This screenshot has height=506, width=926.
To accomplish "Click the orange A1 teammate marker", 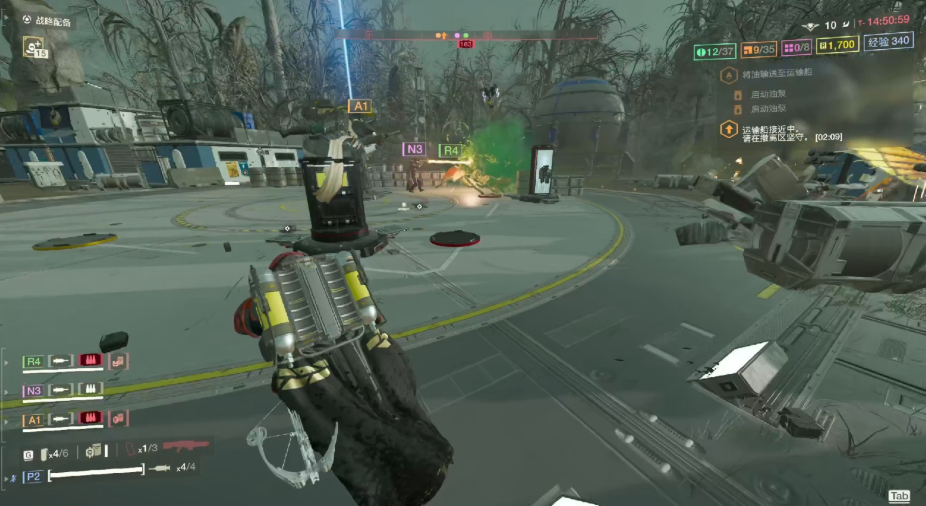I will (360, 105).
